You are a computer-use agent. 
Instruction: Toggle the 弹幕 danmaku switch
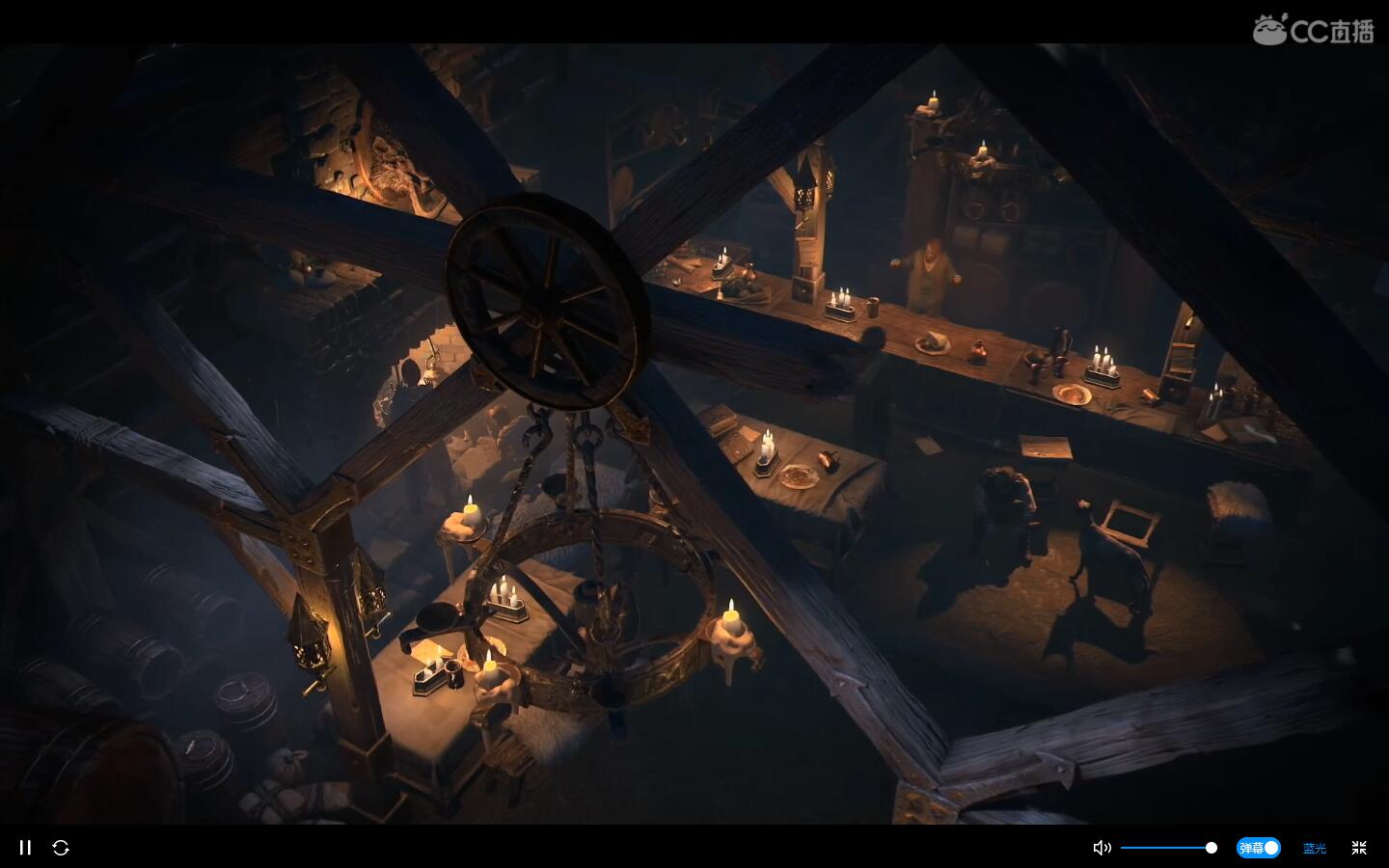point(1258,848)
